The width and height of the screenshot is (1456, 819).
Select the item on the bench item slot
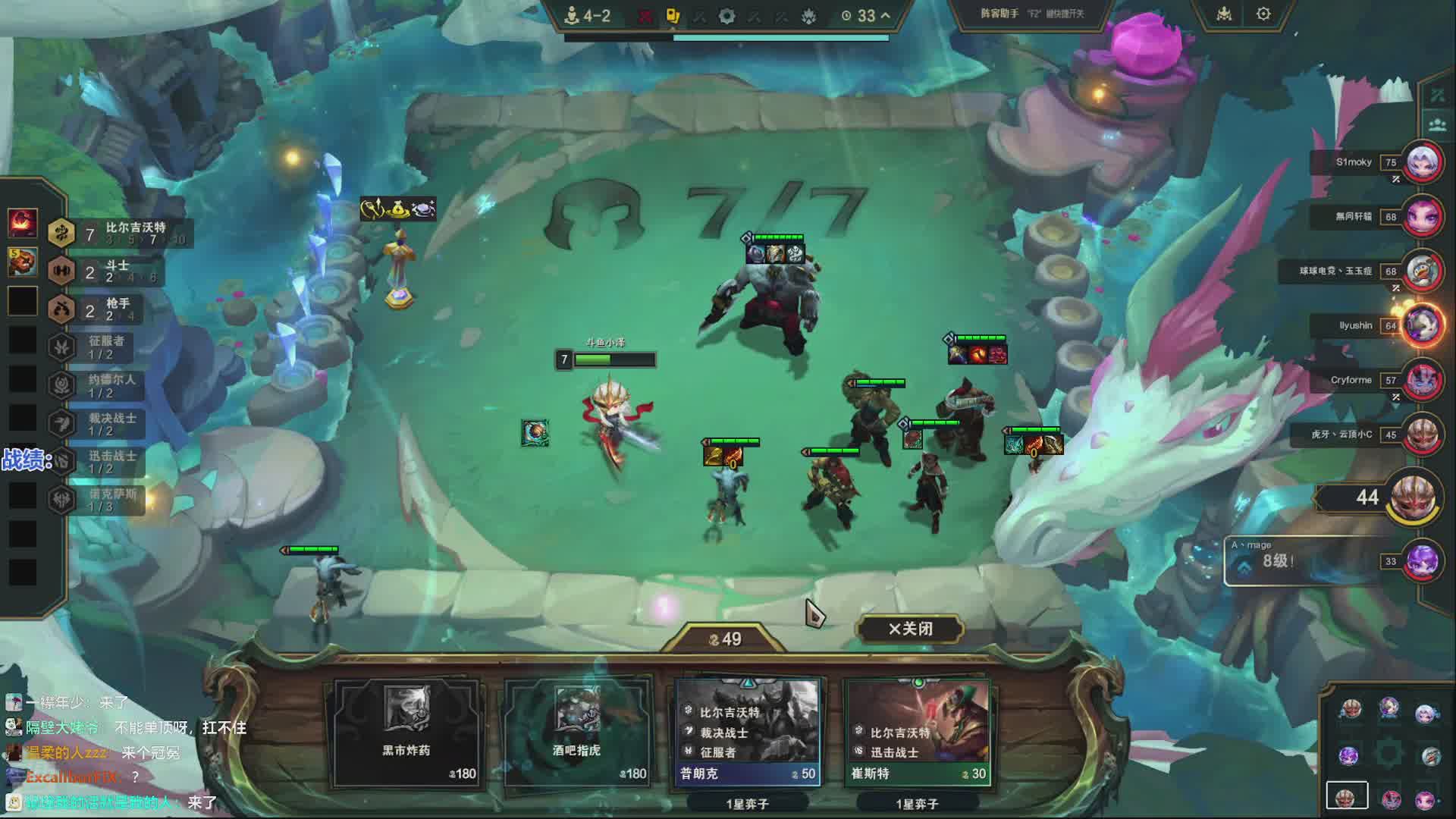point(535,433)
